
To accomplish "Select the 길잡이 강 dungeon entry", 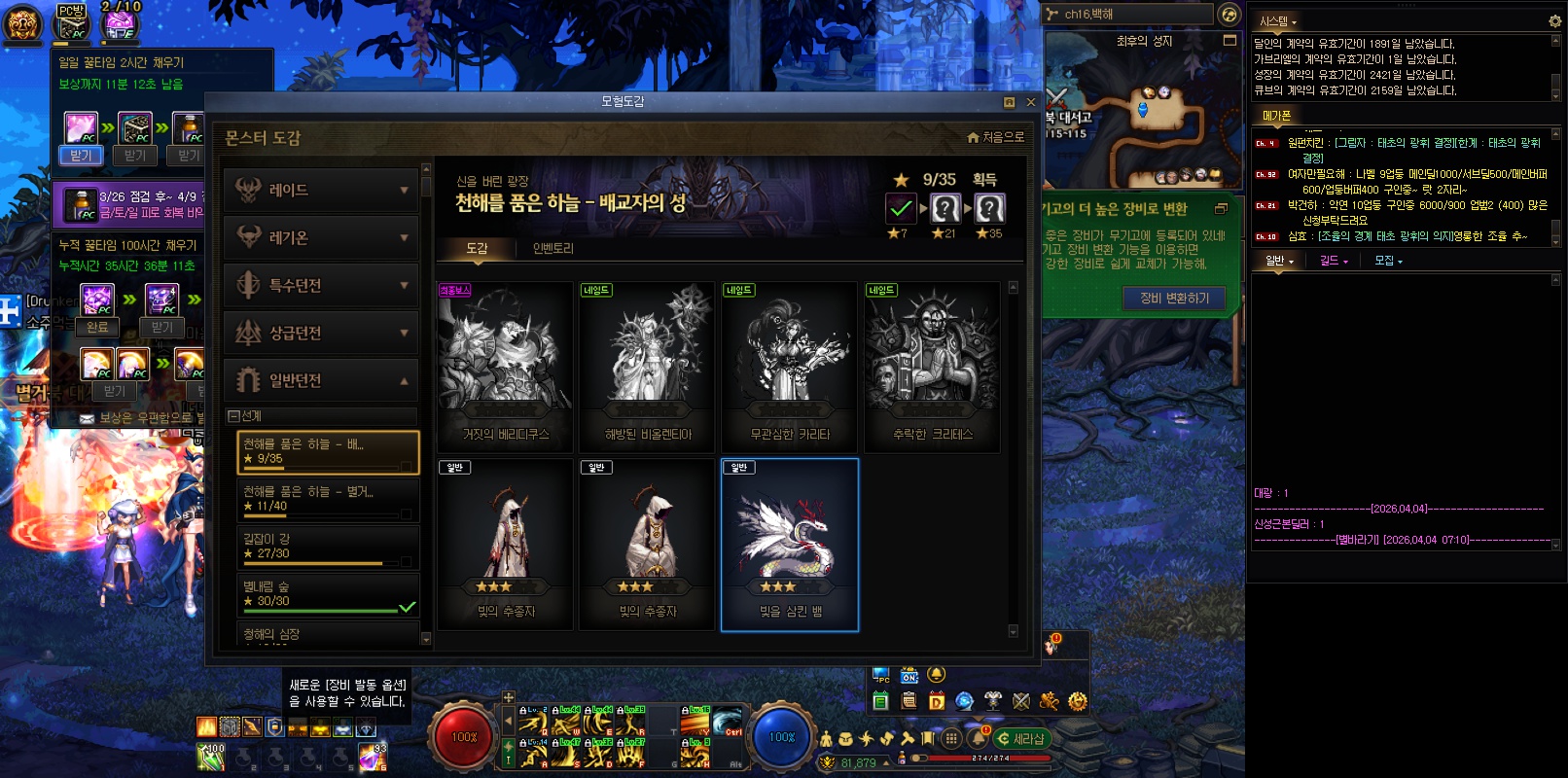I will pos(328,547).
